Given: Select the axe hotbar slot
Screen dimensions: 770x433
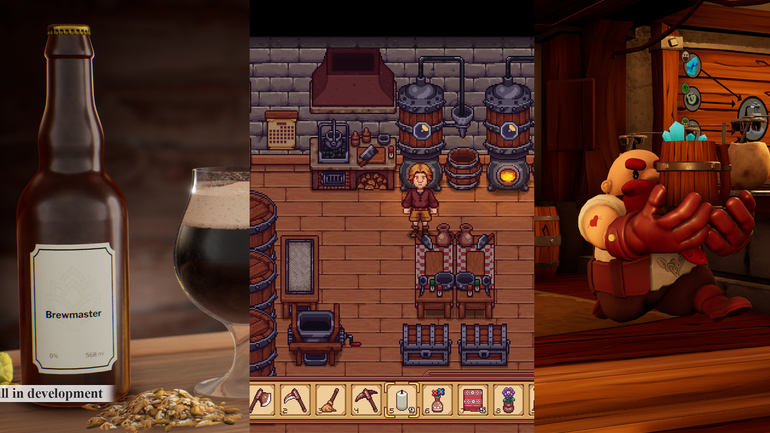Looking at the screenshot, I should (x=264, y=399).
